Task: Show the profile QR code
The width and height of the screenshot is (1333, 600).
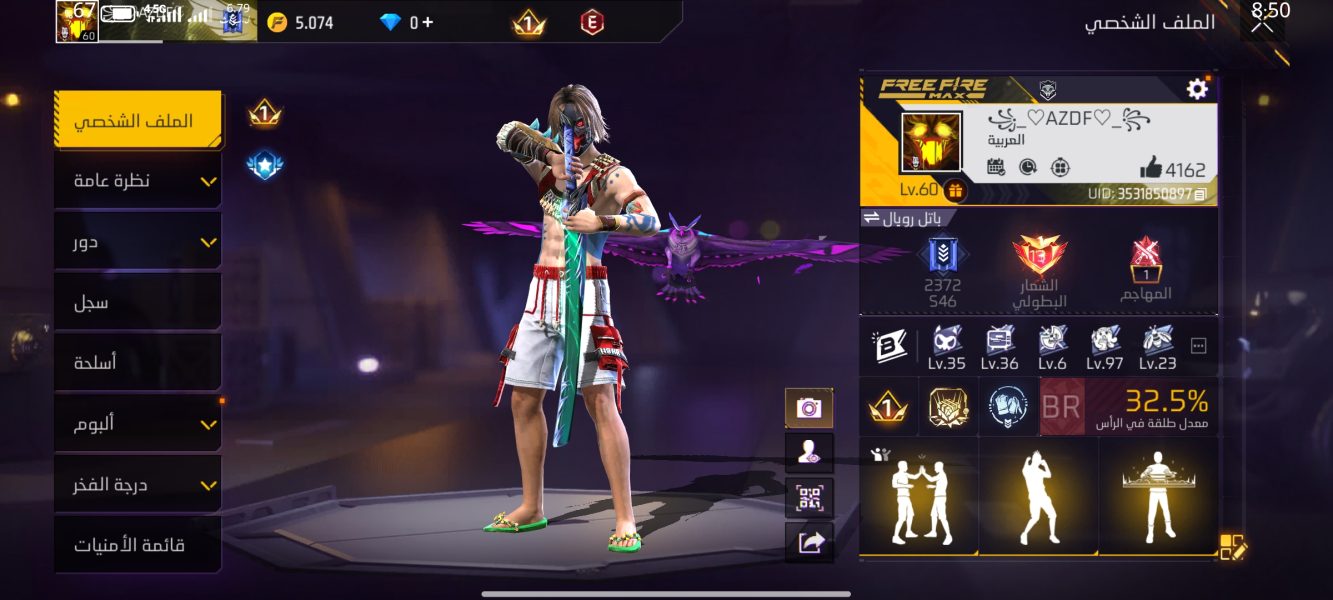Action: pos(809,498)
